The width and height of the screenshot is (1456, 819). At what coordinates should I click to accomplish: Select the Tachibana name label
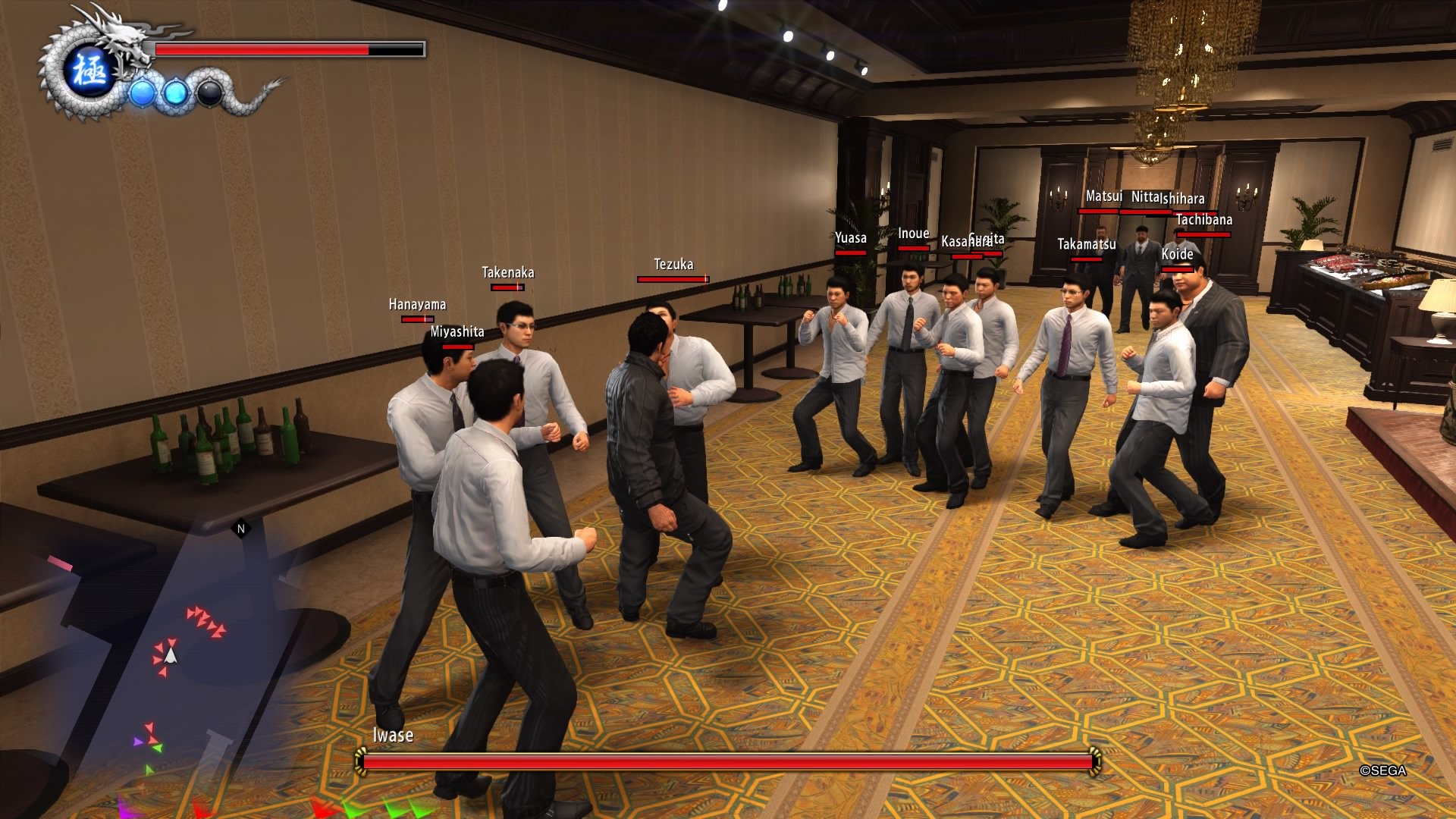[1204, 221]
